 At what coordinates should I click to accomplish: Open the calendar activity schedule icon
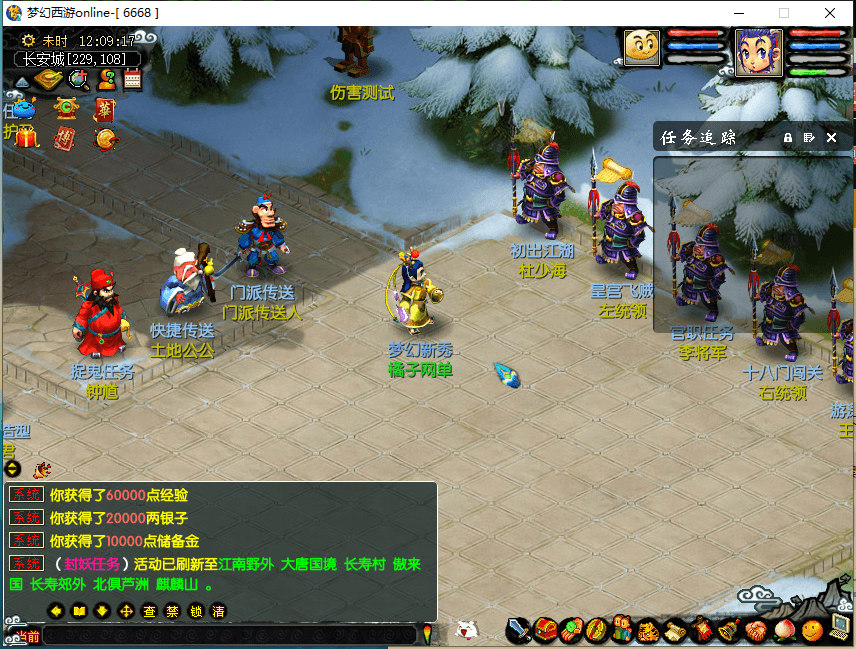pos(132,80)
